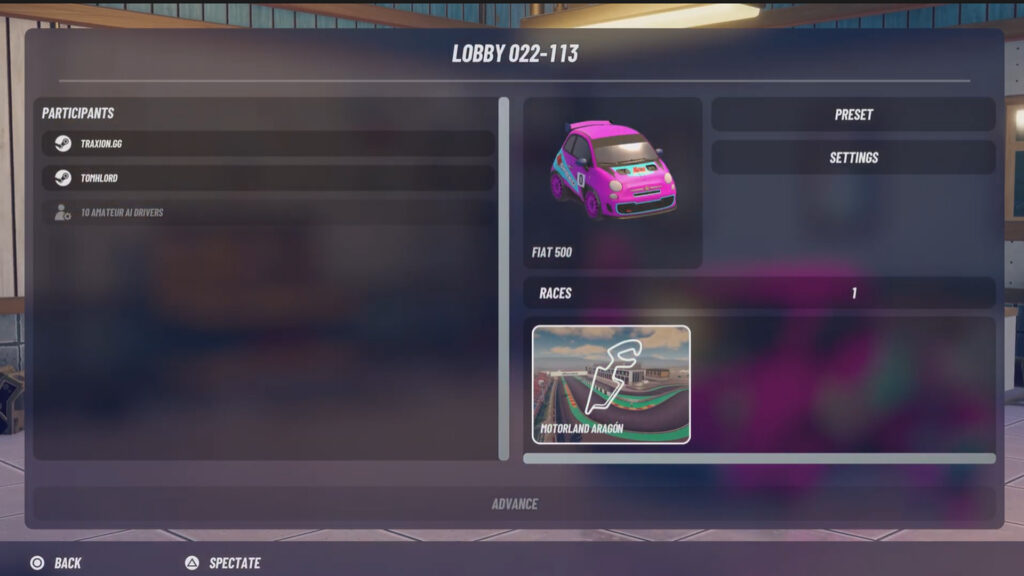The height and width of the screenshot is (576, 1024).
Task: Select the Fiat 500 car tile
Action: point(612,182)
